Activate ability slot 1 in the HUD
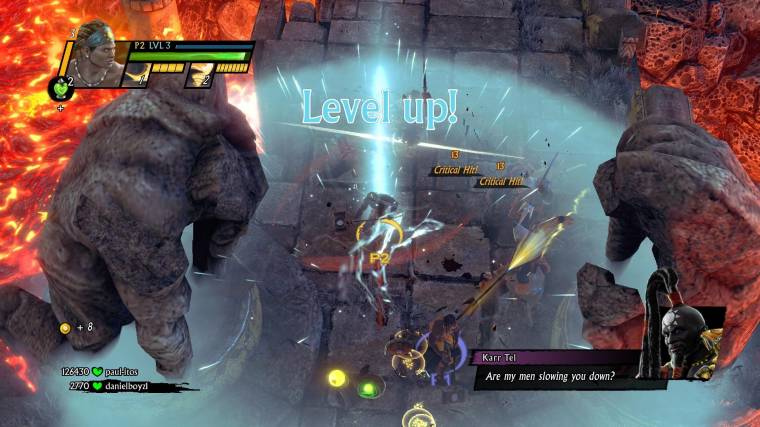 [139, 76]
